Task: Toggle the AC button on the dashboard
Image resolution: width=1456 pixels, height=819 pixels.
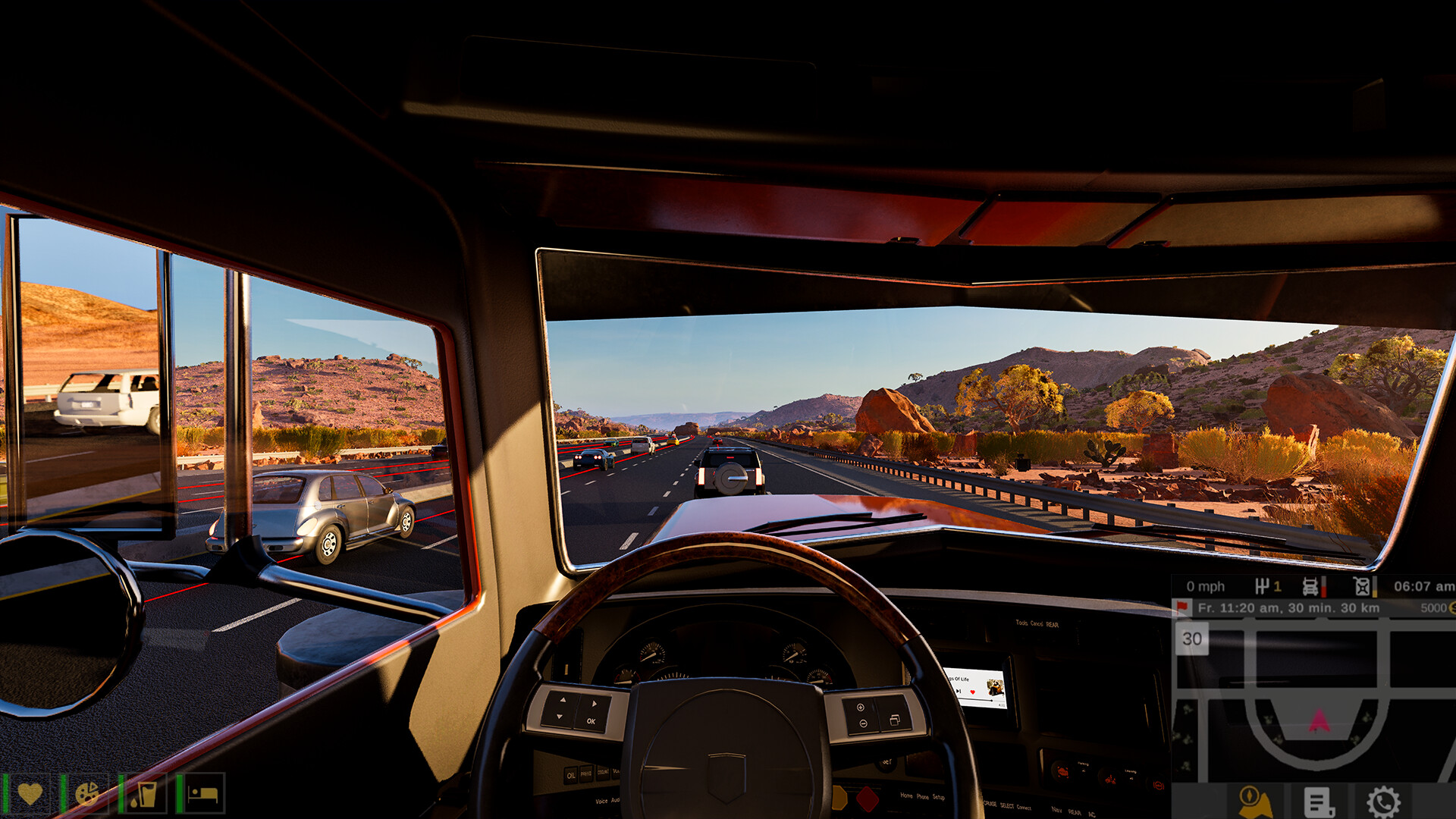Action: [x=1093, y=814]
